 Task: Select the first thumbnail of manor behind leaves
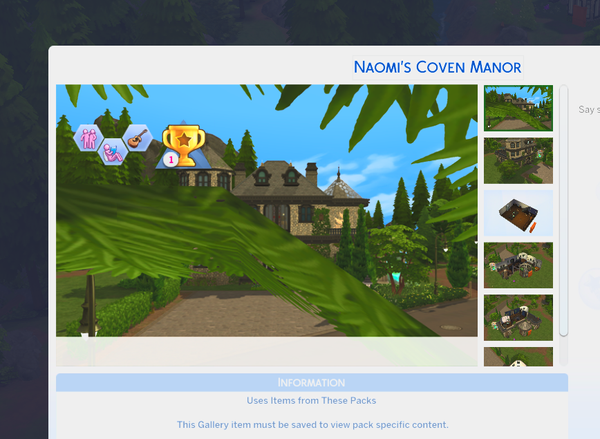click(x=518, y=108)
